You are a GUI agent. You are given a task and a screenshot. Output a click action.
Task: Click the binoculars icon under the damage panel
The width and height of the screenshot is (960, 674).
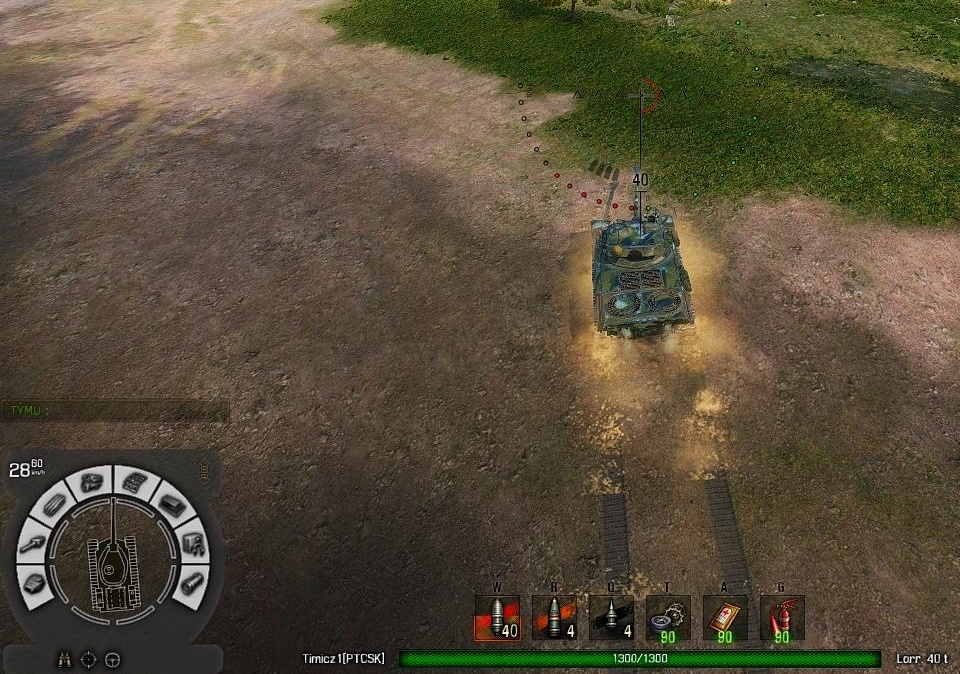tap(65, 659)
